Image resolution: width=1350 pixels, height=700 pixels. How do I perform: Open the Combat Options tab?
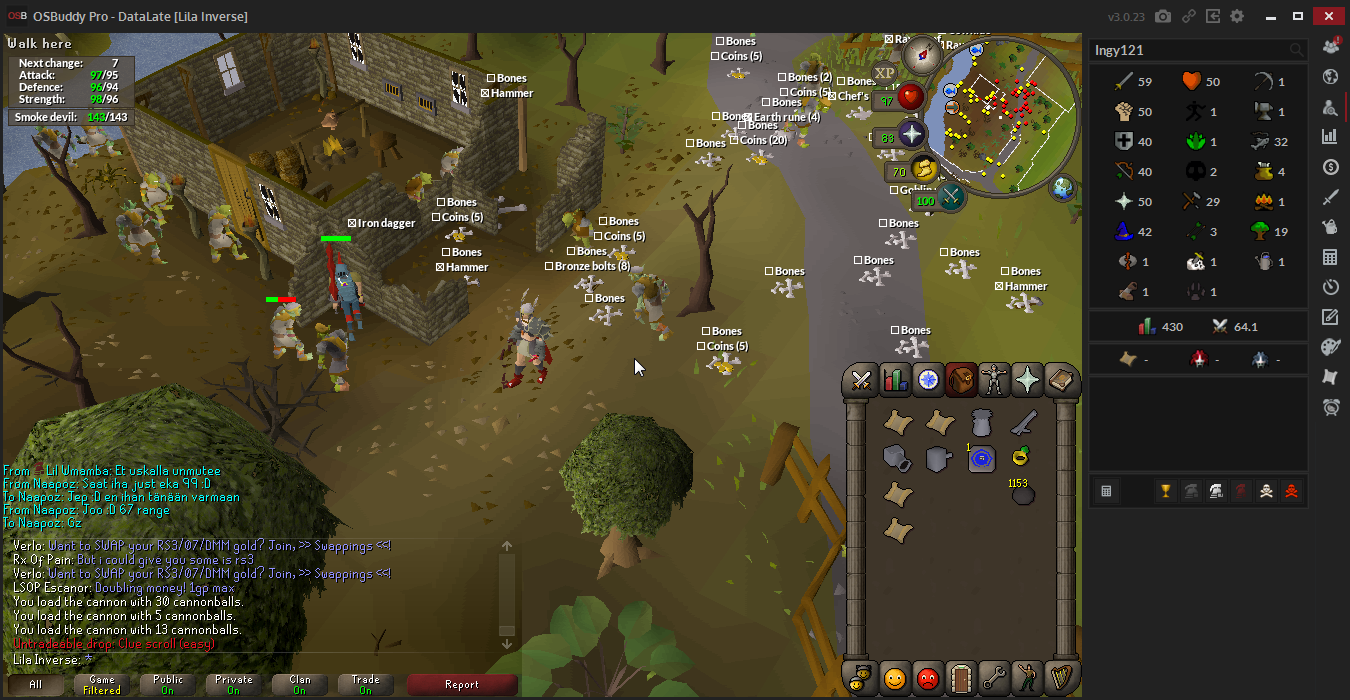(x=860, y=380)
